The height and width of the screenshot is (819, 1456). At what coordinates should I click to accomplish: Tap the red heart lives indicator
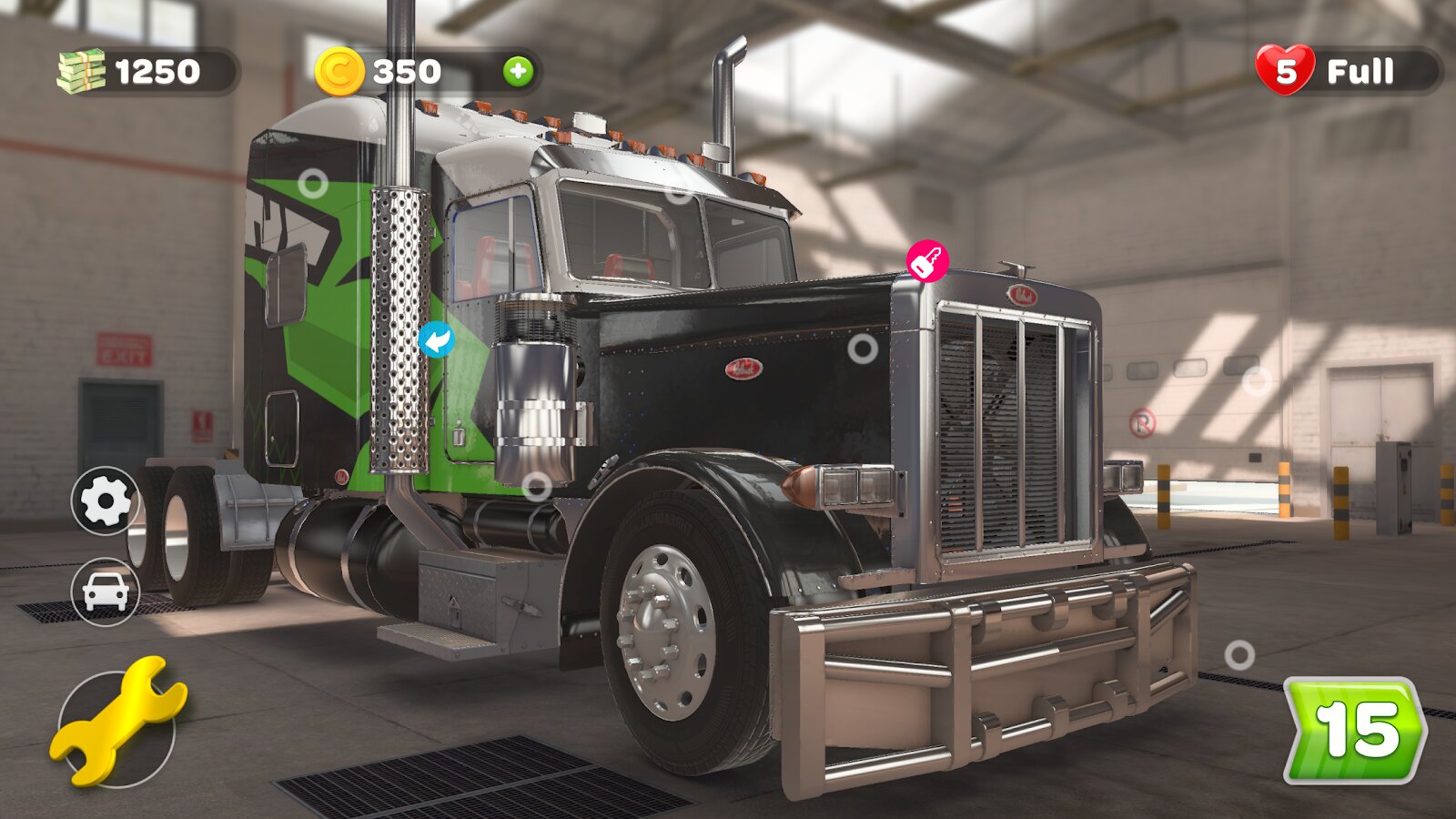(1285, 70)
